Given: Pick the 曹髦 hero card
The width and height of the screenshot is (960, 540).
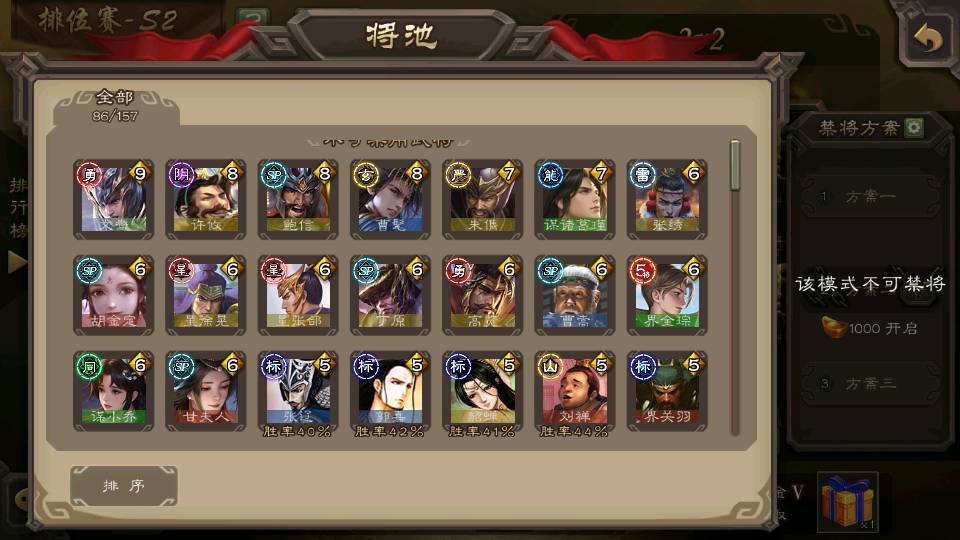Looking at the screenshot, I should tap(390, 199).
